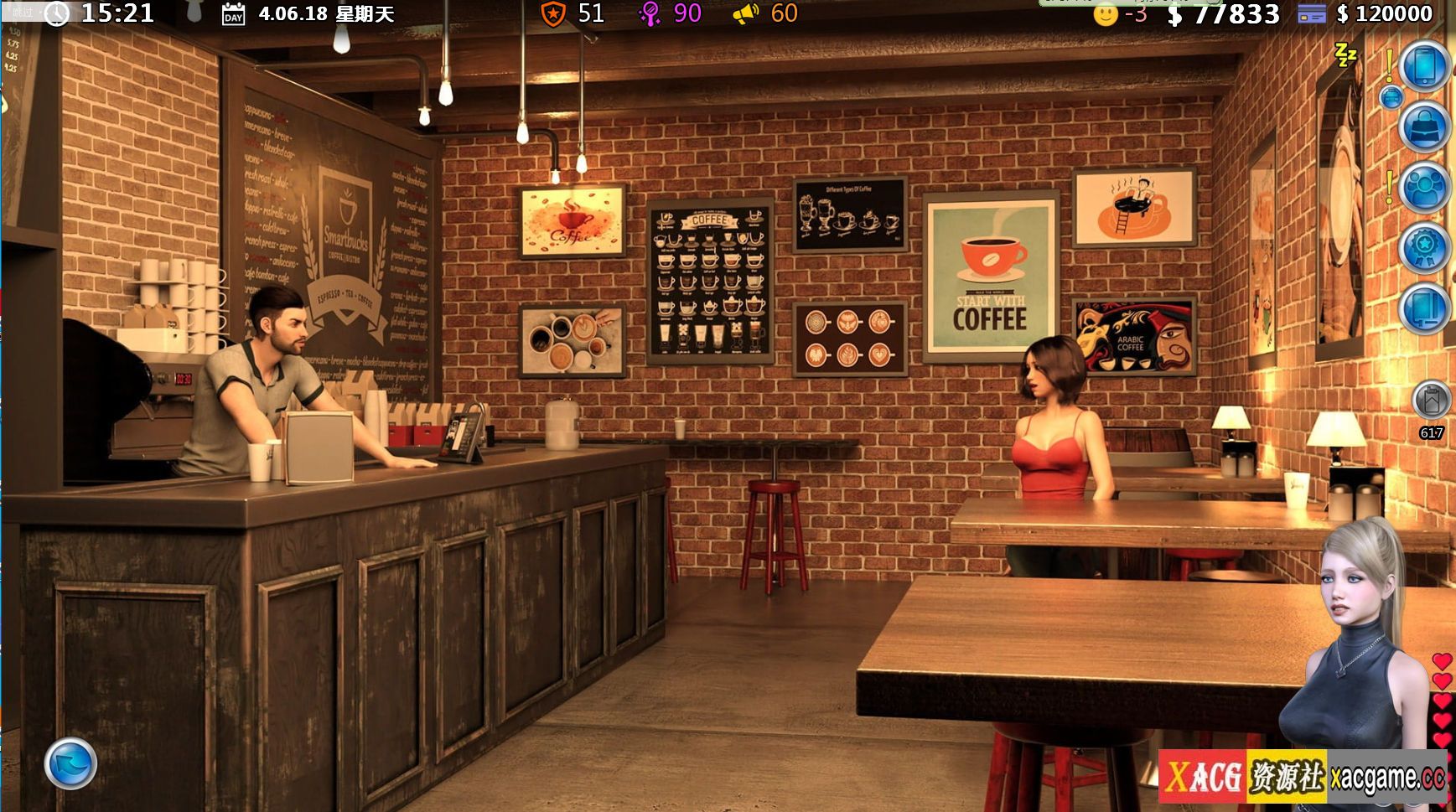Click the credit card balance icon

click(1311, 13)
